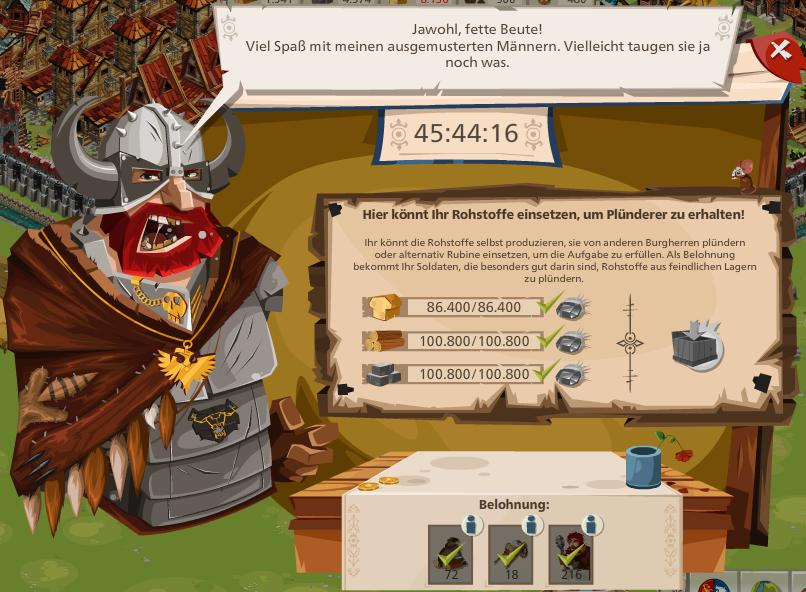The image size is (806, 592).
Task: Click the contribute button beside the wood row
Action: pos(572,341)
